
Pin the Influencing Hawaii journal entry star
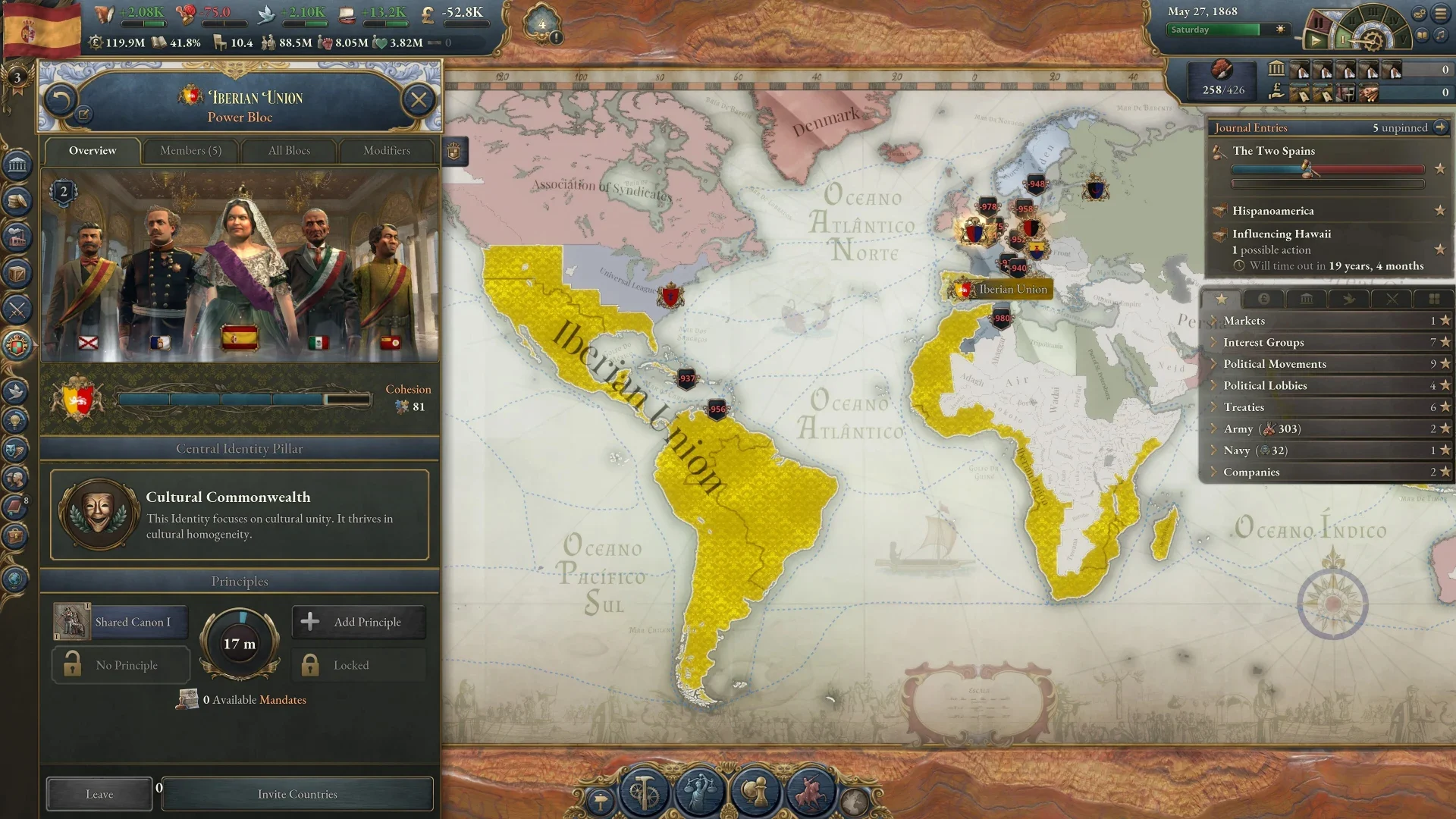tap(1440, 249)
